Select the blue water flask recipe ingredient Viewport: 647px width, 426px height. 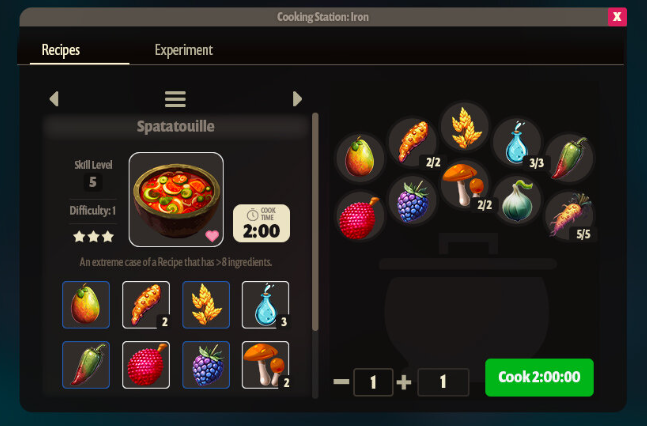pyautogui.click(x=265, y=304)
